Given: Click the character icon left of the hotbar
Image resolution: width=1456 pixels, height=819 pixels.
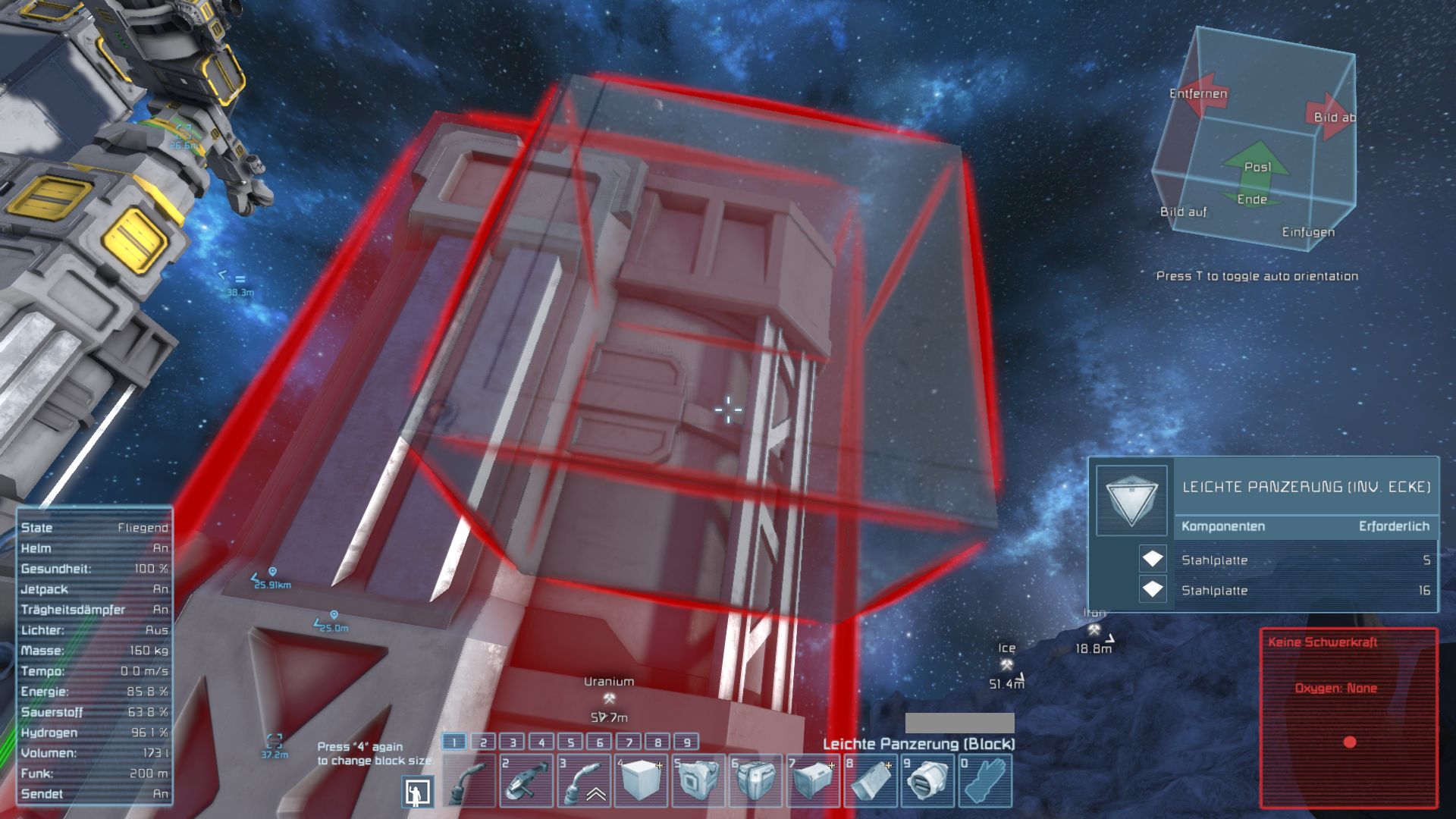Looking at the screenshot, I should (418, 792).
